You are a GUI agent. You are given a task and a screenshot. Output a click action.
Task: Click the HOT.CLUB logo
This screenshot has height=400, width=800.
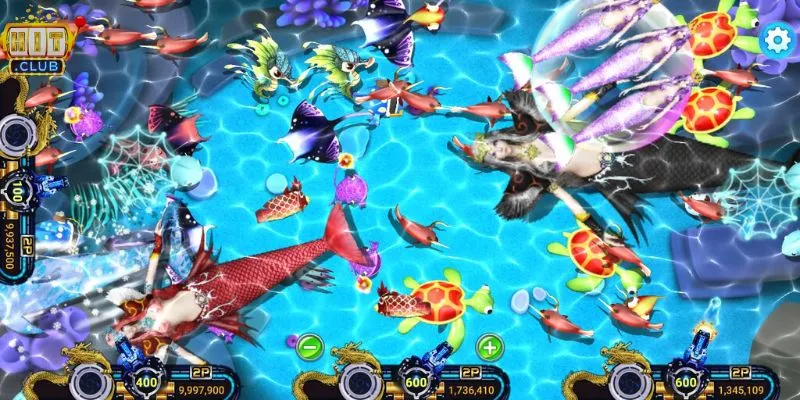(31, 45)
